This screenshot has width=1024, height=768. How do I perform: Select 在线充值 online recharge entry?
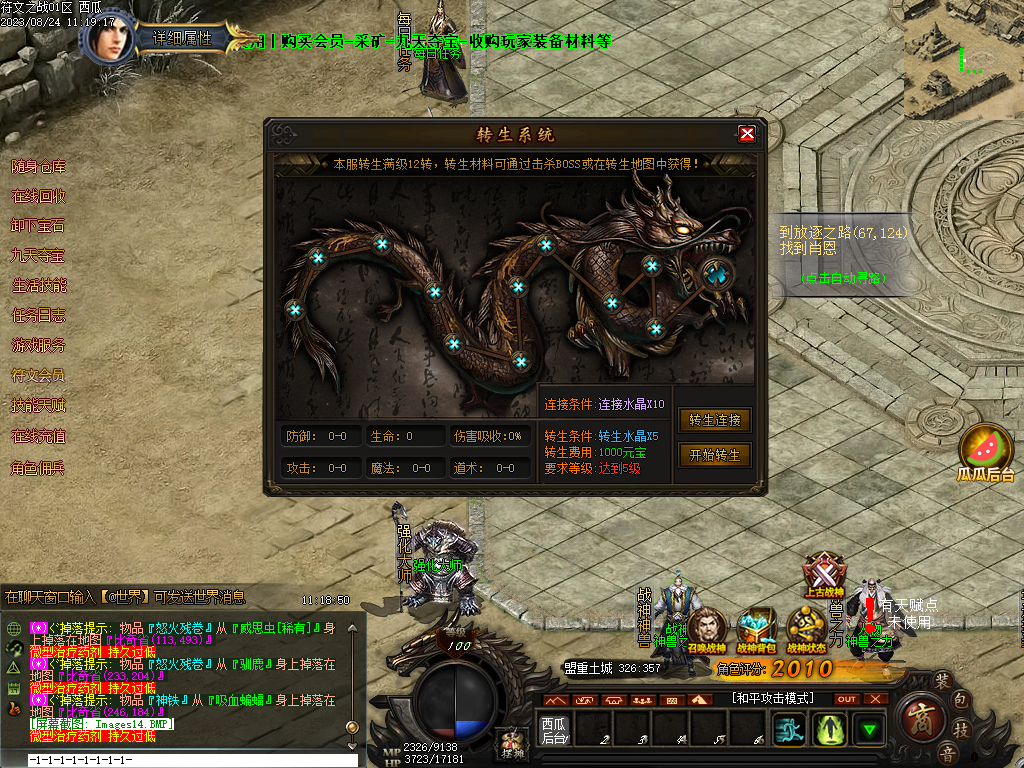click(x=38, y=437)
